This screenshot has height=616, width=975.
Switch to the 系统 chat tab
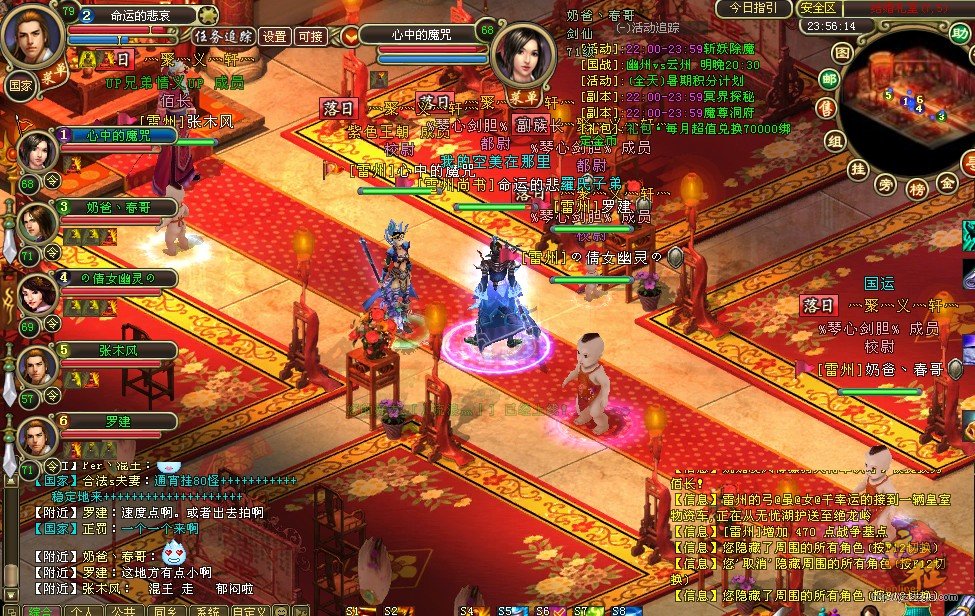(x=207, y=611)
